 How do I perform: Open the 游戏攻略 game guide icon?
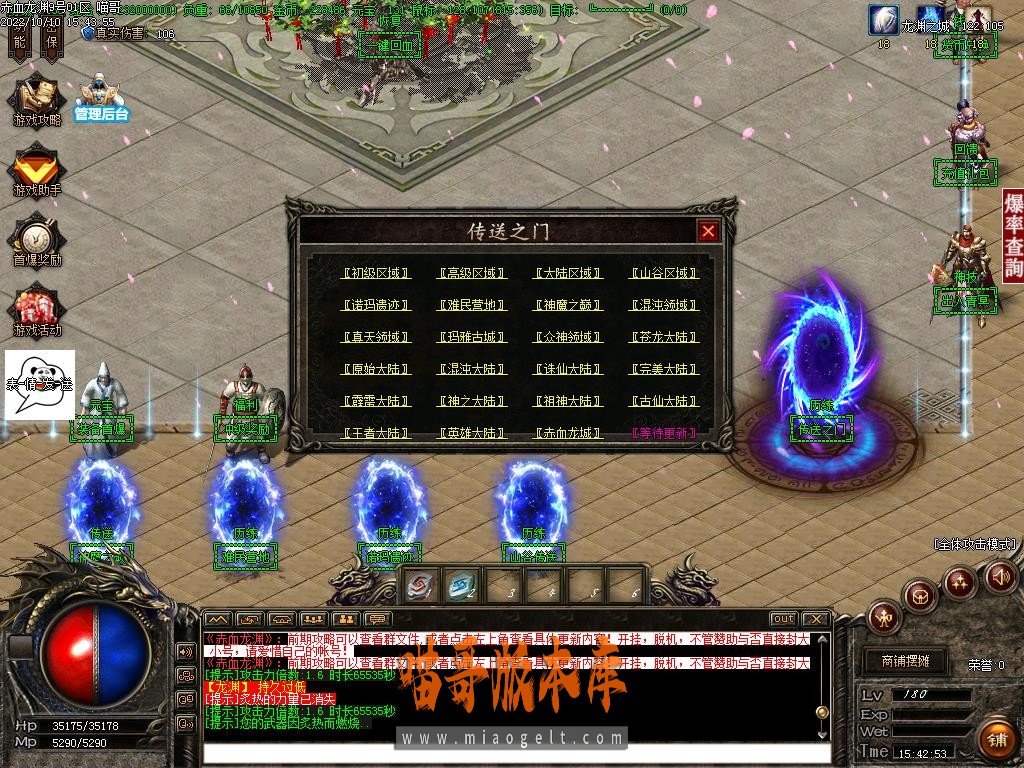coord(37,100)
